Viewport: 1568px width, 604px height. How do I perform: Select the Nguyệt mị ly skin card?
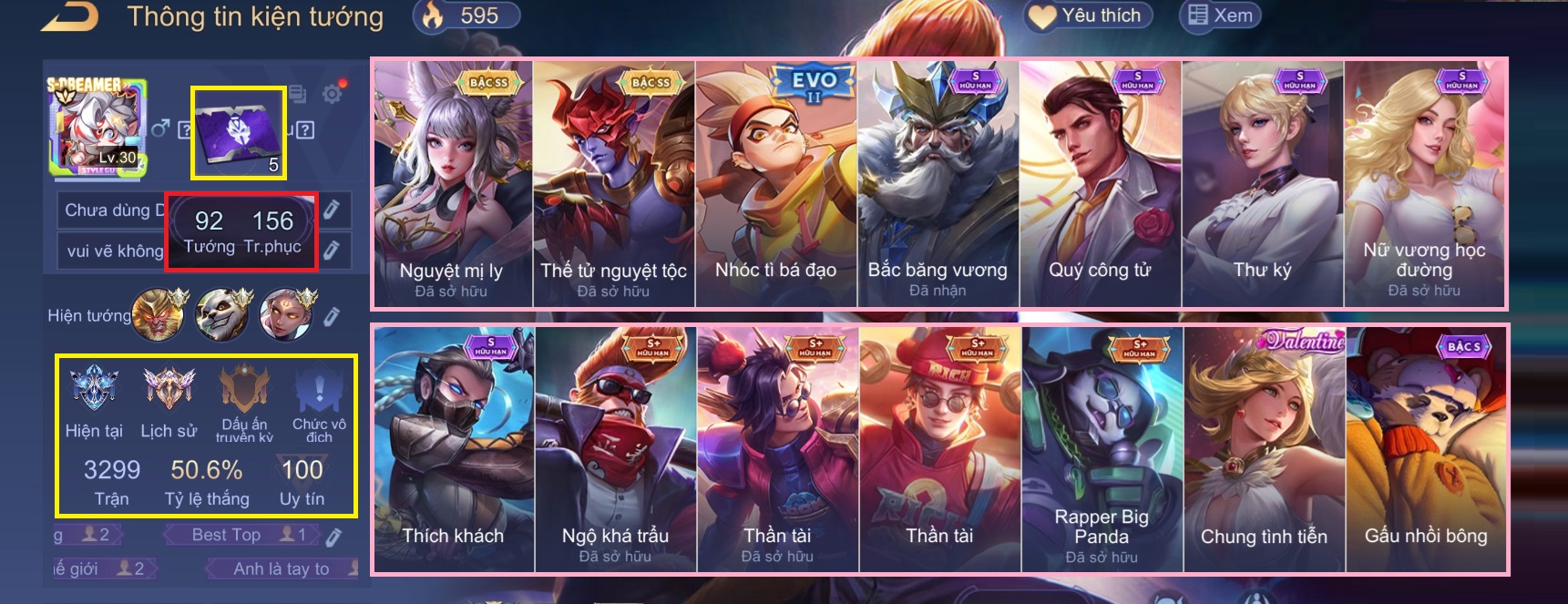coord(452,184)
